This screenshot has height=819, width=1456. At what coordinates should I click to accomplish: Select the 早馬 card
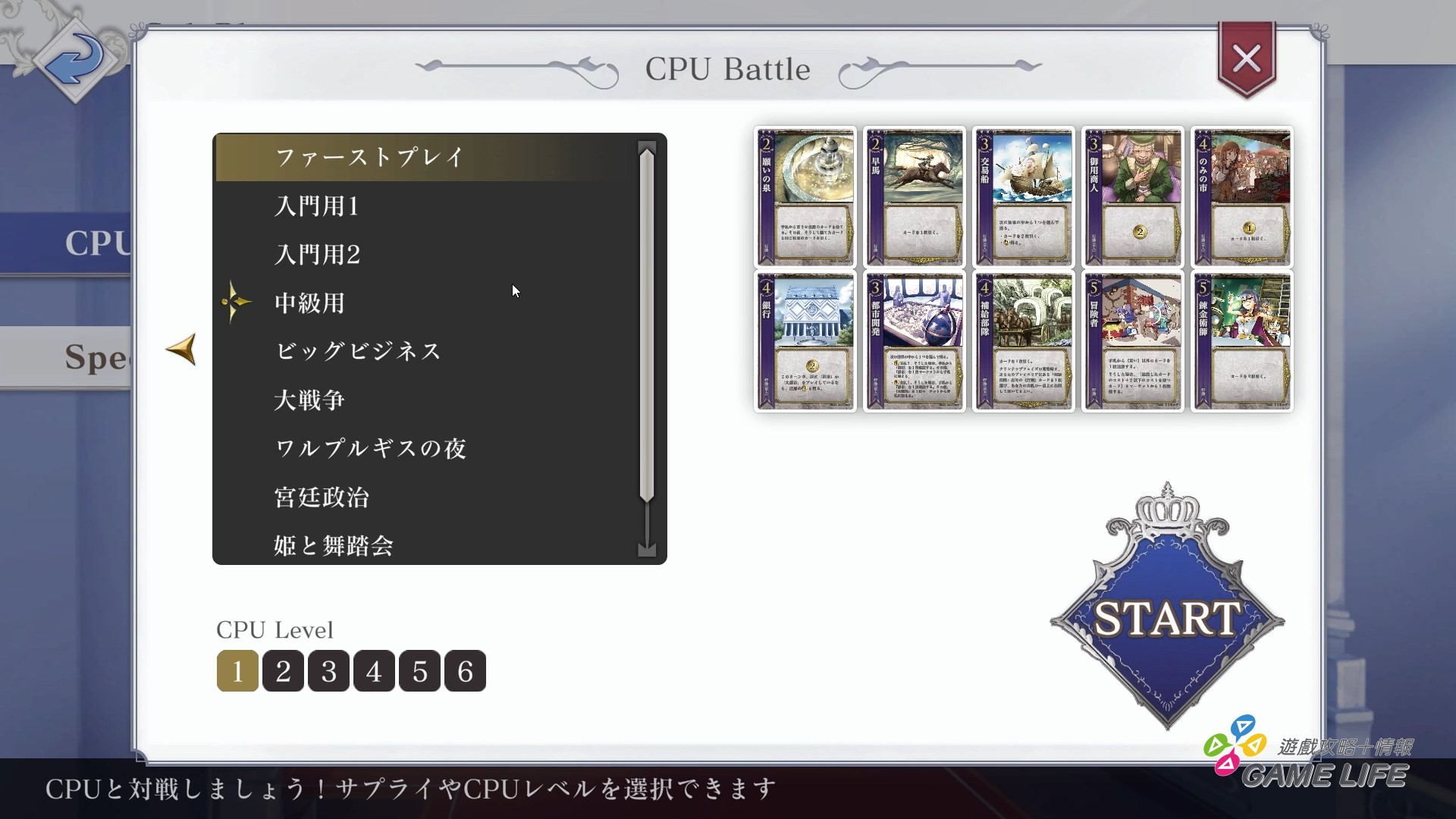(x=915, y=197)
